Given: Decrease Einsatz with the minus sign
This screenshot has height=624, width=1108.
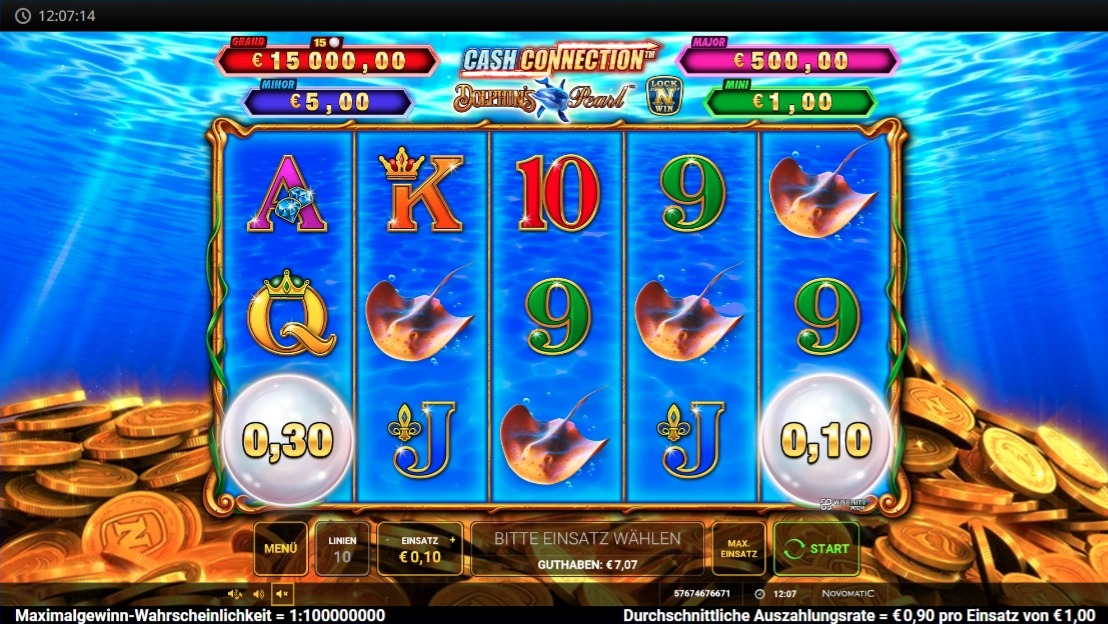Looking at the screenshot, I should click(388, 540).
